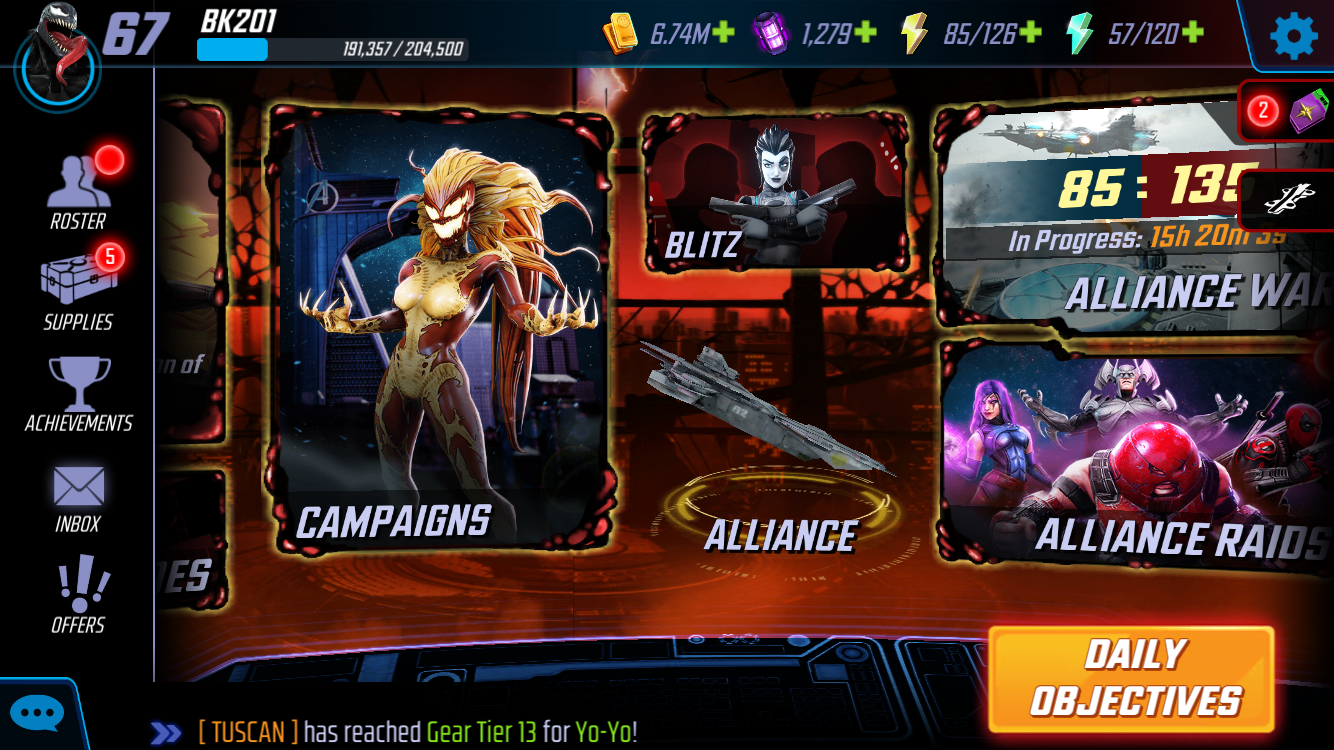
Task: Purchase power cores with the plus button
Action: 866,33
